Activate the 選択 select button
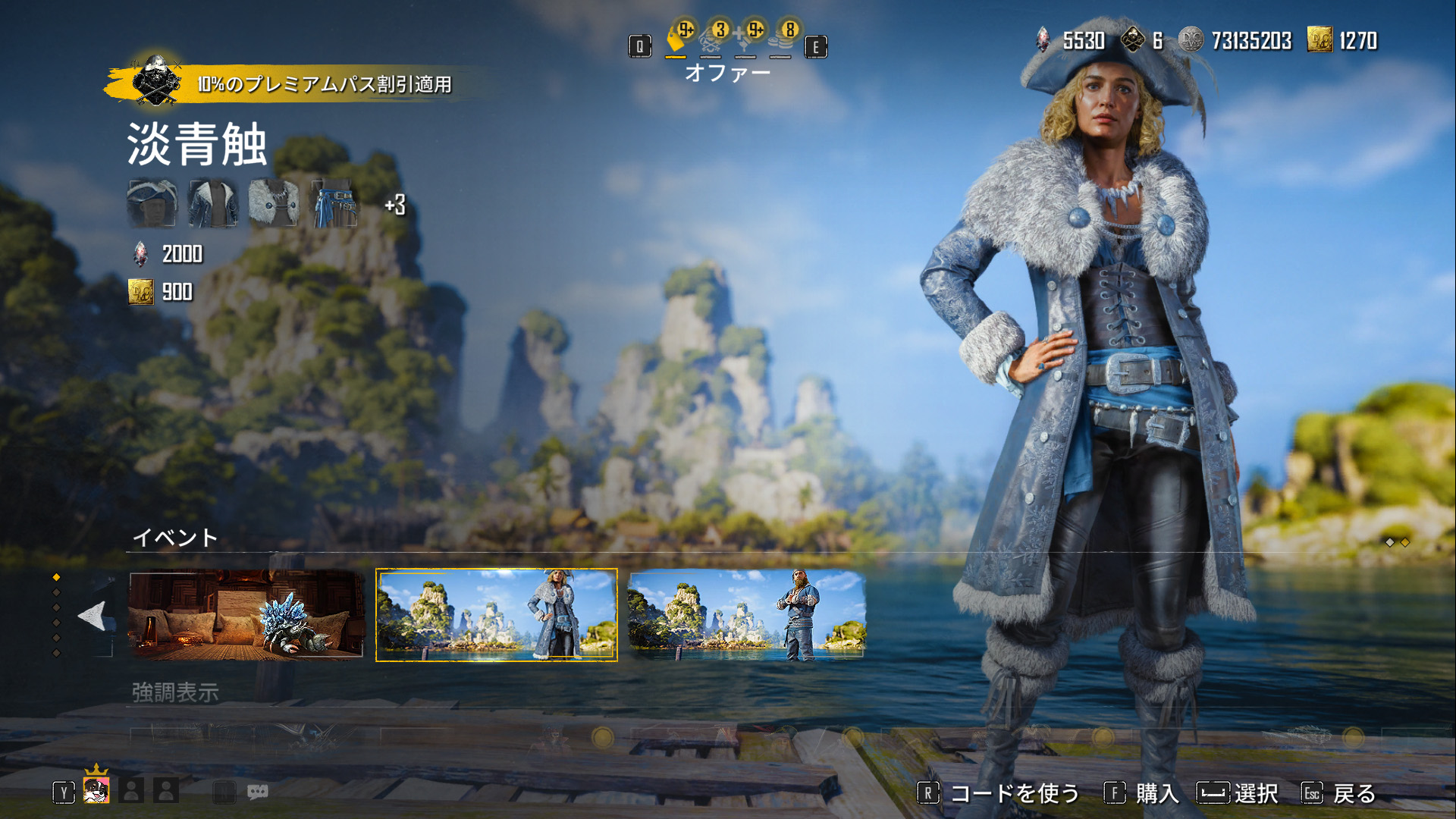This screenshot has width=1456, height=819. click(1238, 793)
